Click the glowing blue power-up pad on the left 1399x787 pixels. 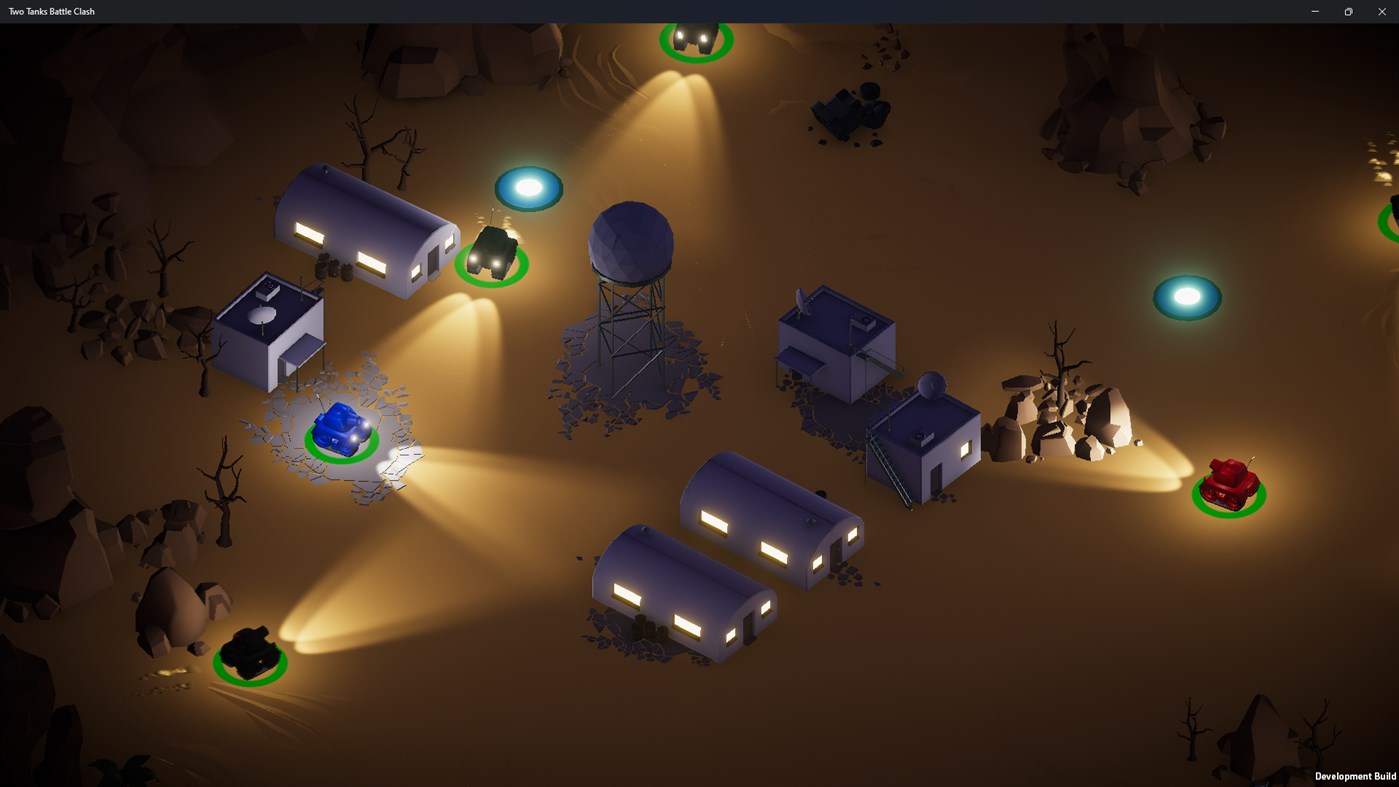tap(528, 187)
